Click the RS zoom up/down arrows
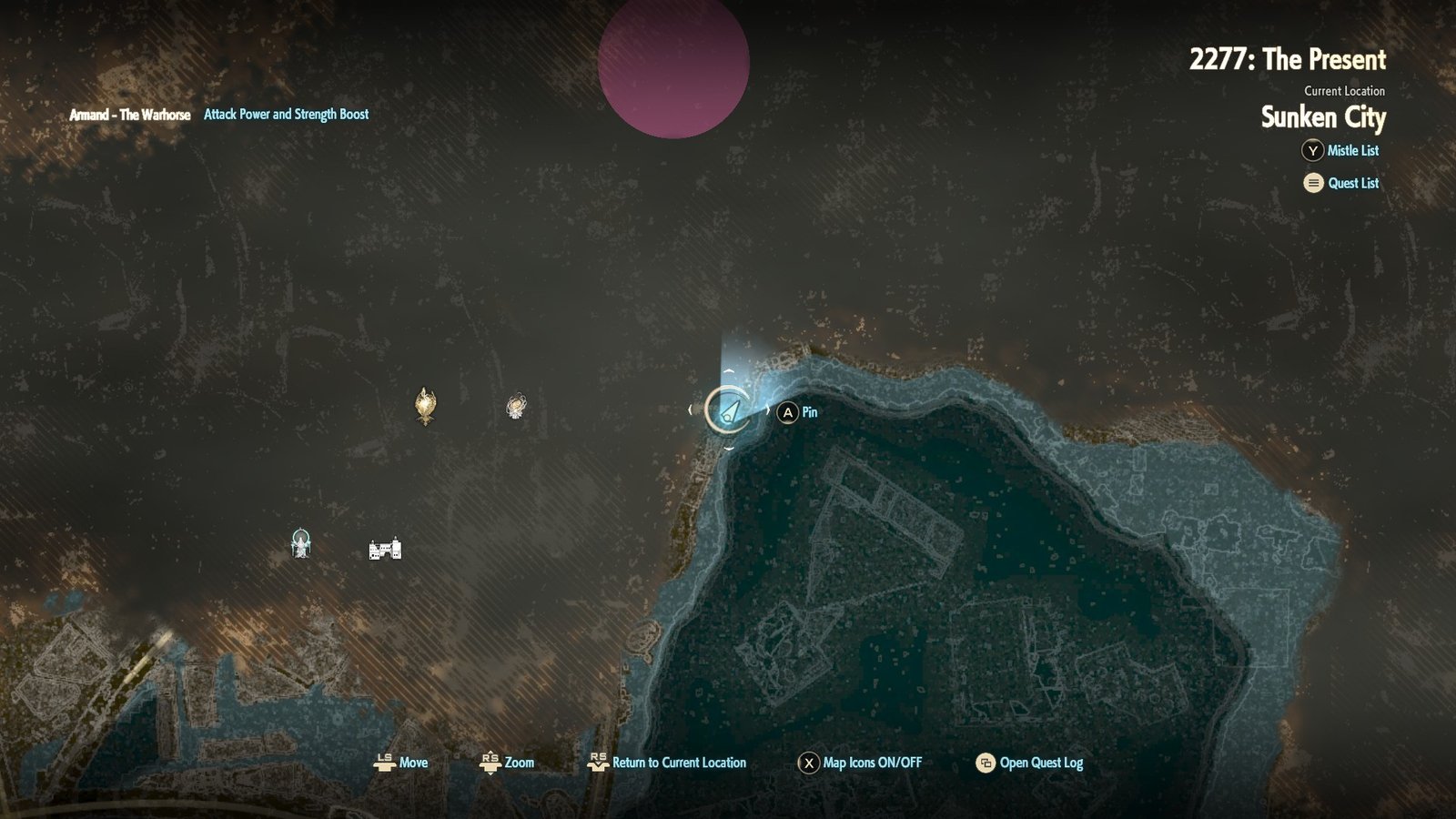This screenshot has height=819, width=1456. 490,763
